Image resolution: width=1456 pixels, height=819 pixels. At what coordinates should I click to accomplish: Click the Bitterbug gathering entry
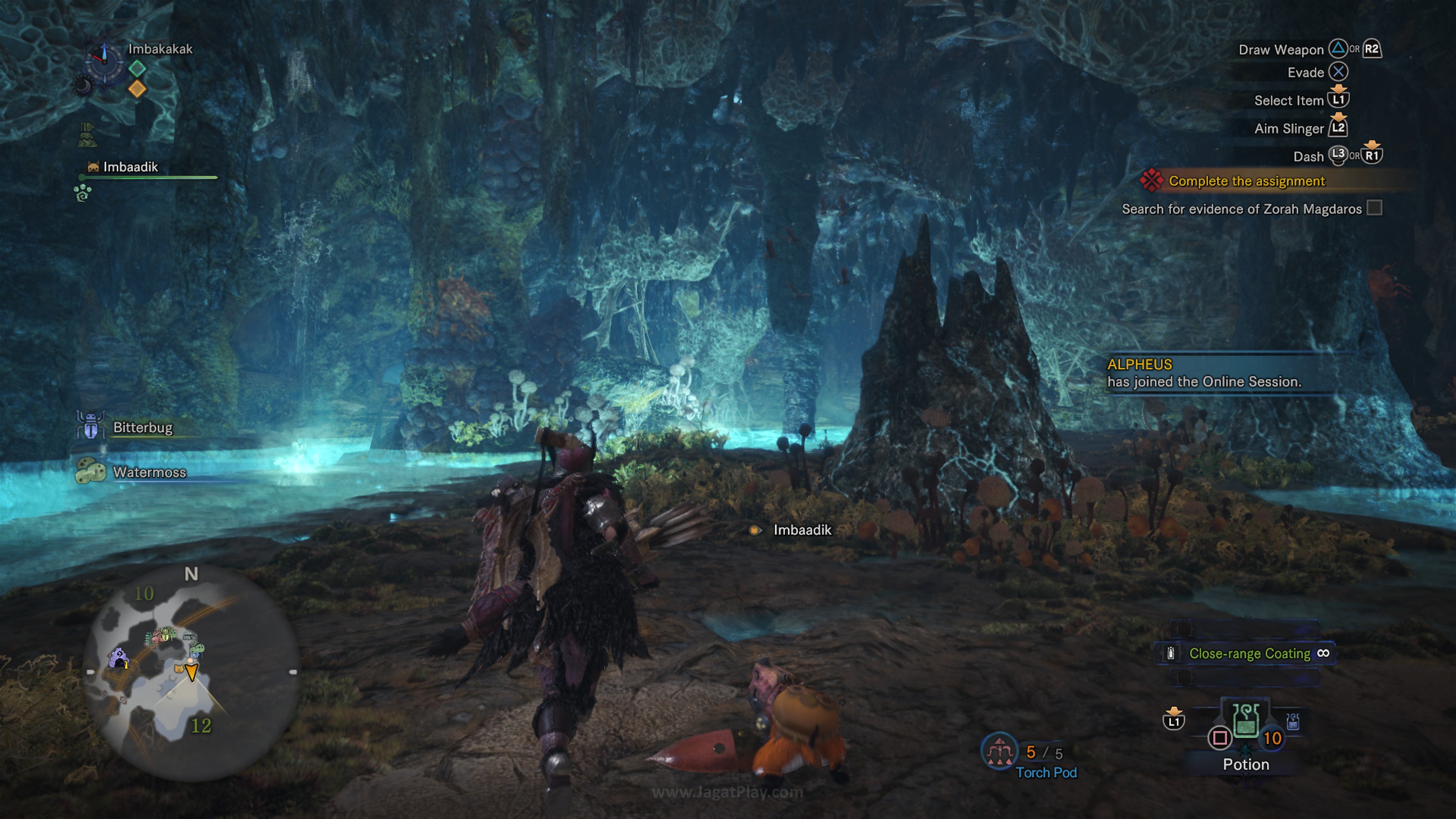(142, 427)
